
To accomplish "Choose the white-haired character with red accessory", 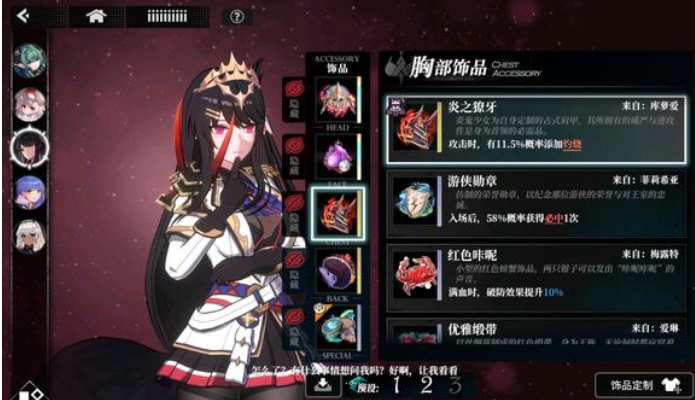I will 29,103.
